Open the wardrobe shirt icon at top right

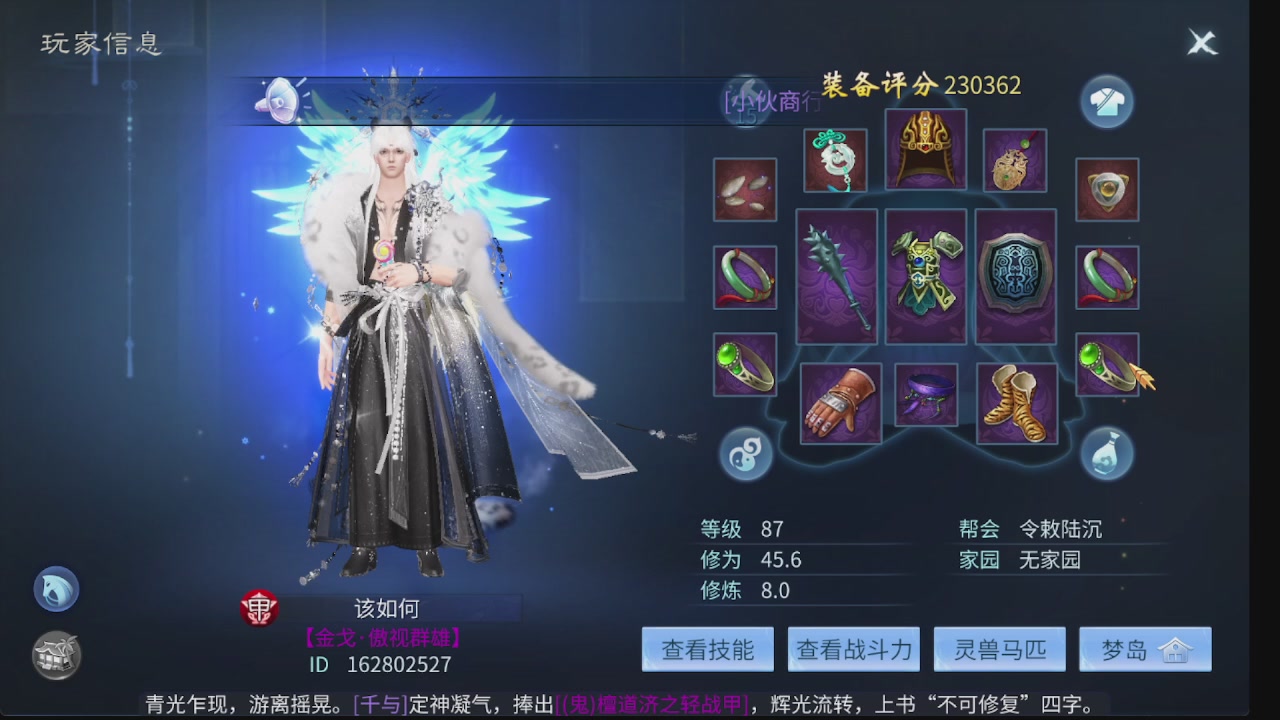tap(1106, 102)
